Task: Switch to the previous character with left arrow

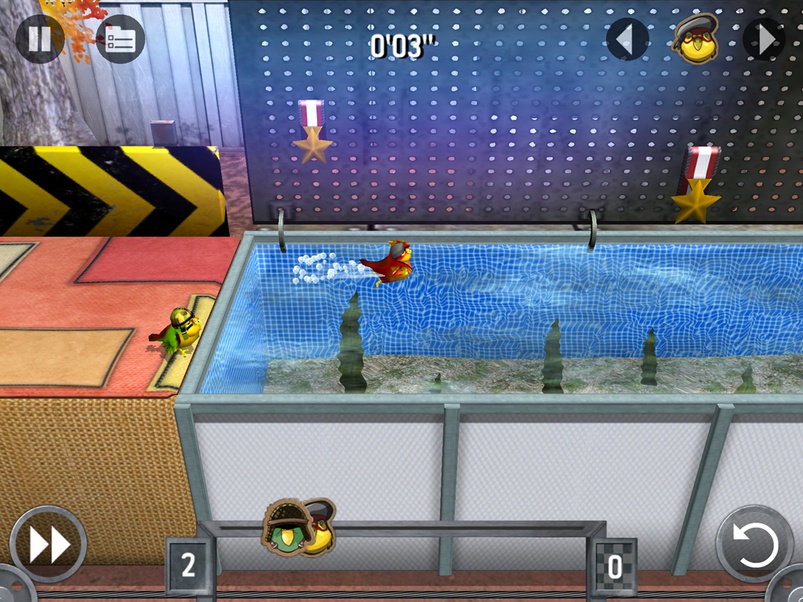Action: click(627, 40)
